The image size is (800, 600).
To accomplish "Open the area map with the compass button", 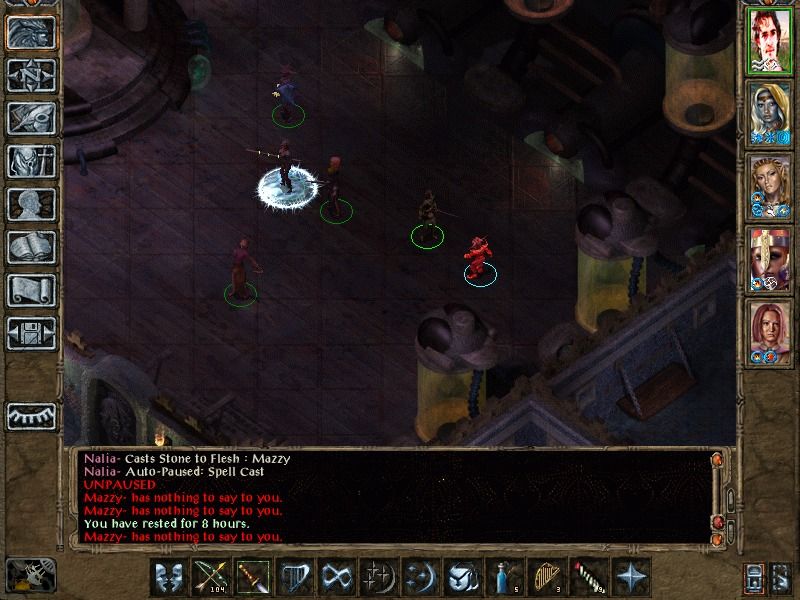I will (31, 75).
